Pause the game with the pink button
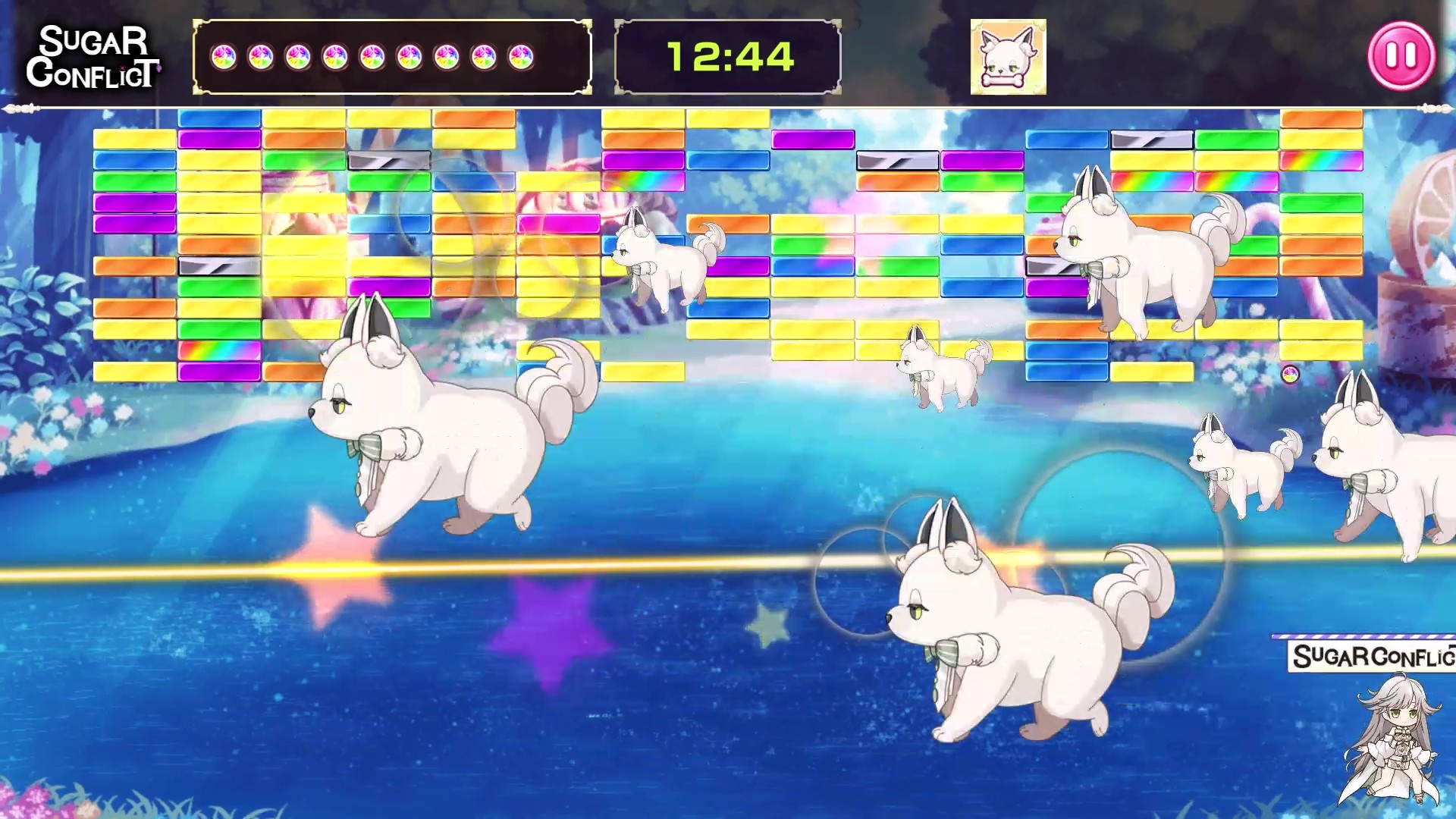The image size is (1456, 819). click(x=1401, y=56)
